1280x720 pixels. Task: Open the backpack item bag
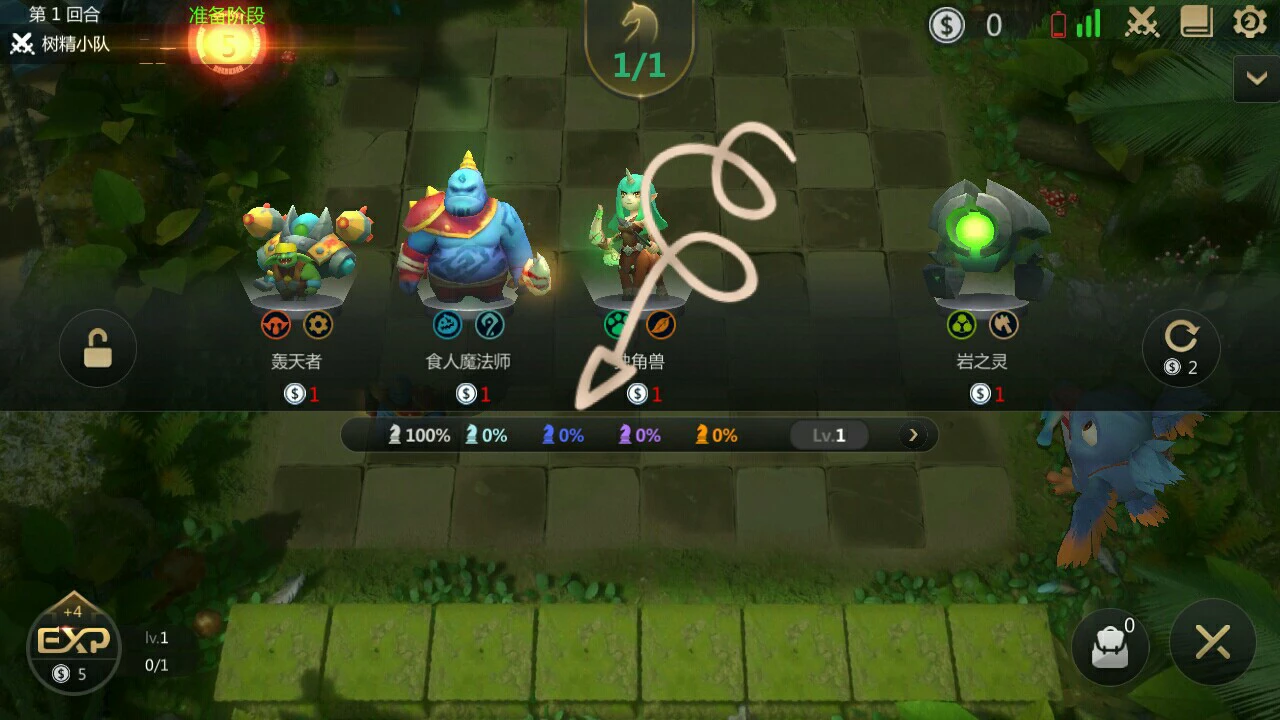point(1109,648)
